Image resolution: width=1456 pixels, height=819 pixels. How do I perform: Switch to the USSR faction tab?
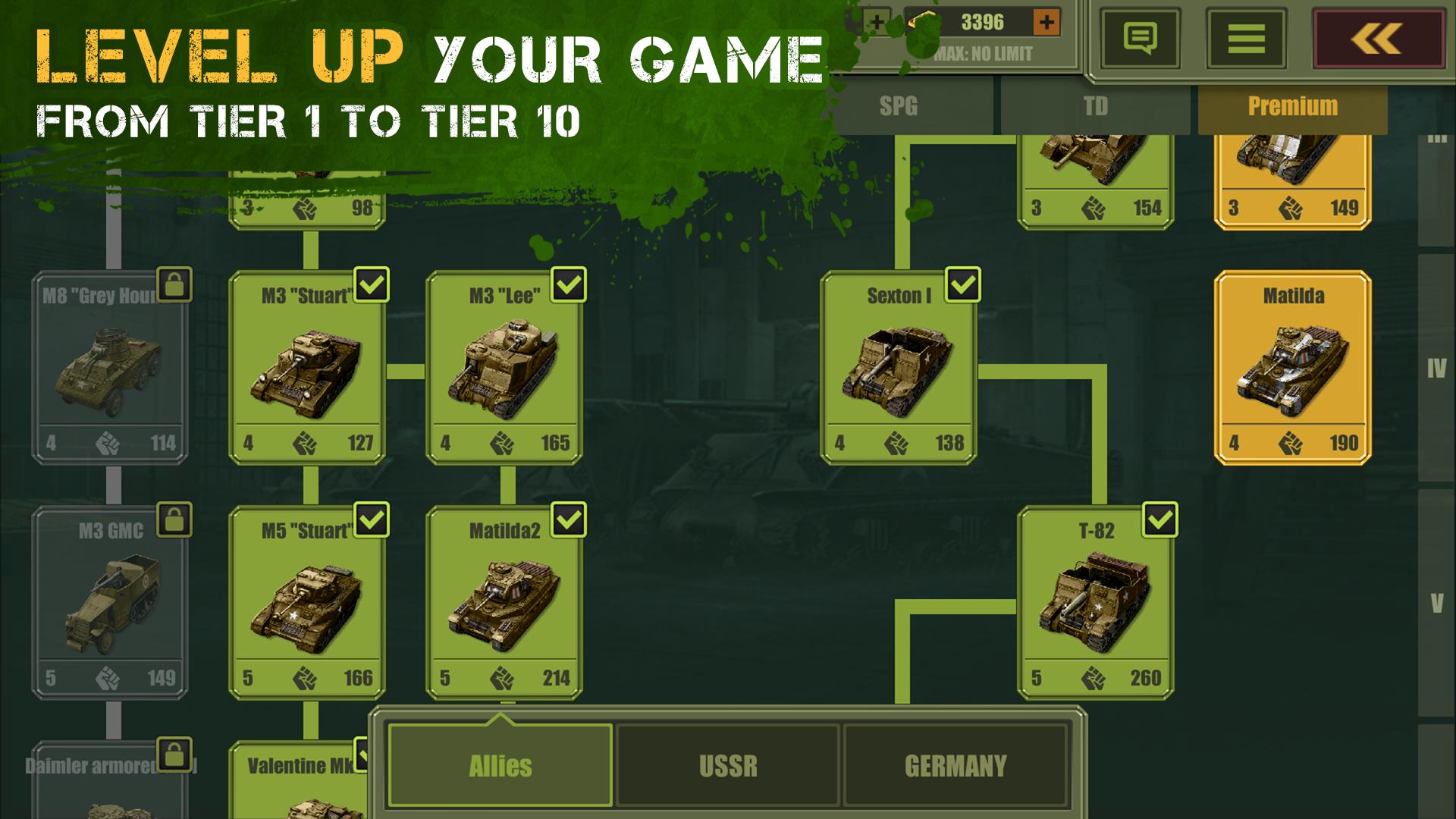pos(728,765)
